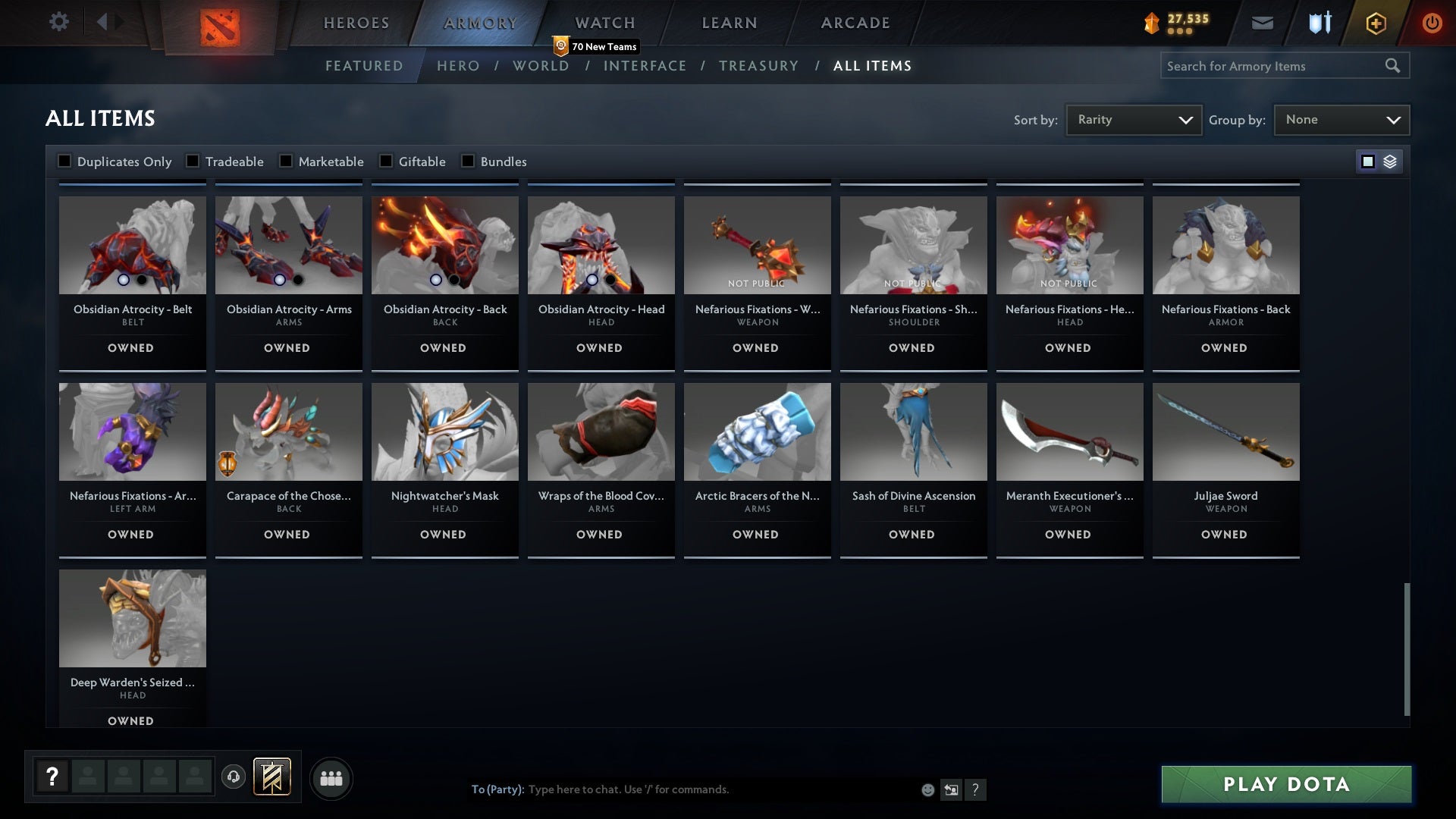The height and width of the screenshot is (819, 1456).
Task: Enable the Marketable filter
Action: [286, 161]
